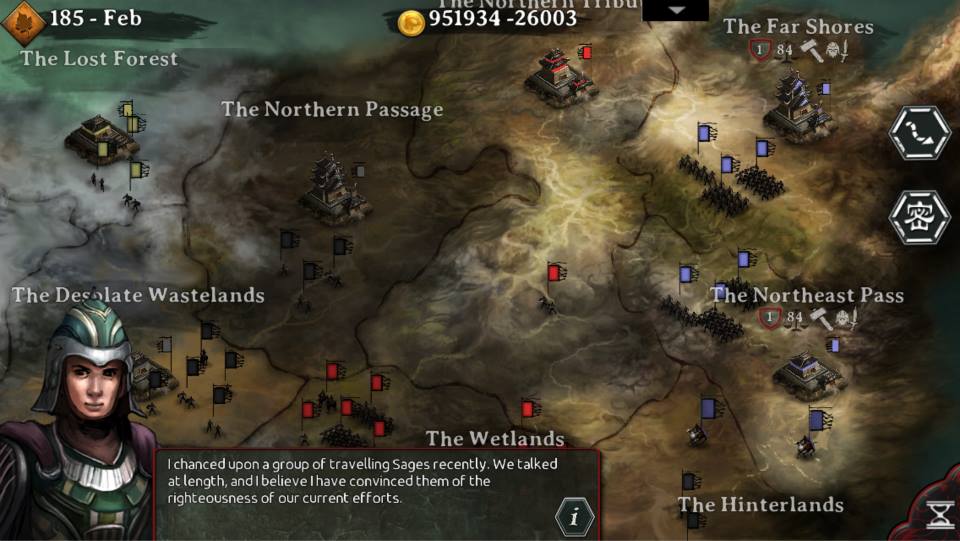Tap the advisor's Sages message box
960x541 pixels.
(x=360, y=480)
